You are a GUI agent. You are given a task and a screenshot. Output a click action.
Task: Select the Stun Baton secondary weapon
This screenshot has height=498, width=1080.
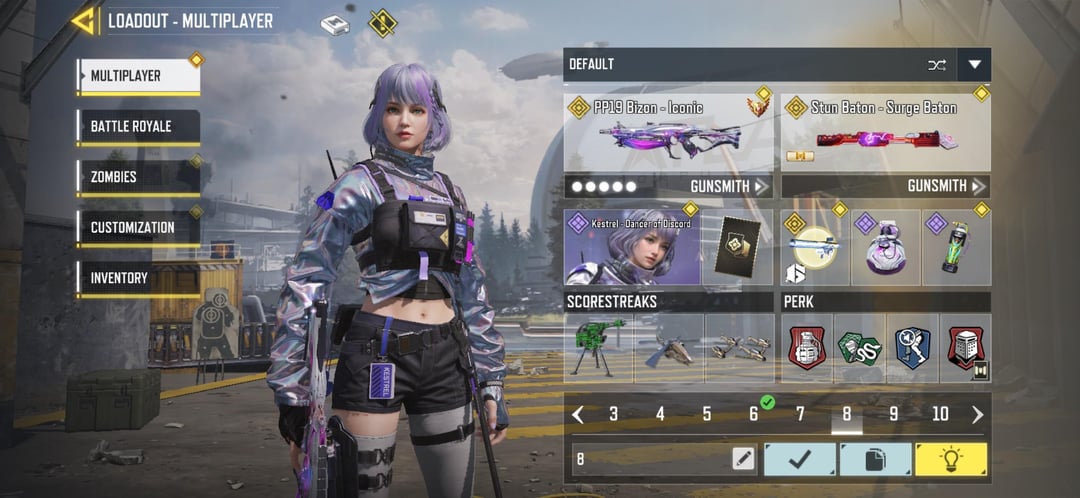885,132
